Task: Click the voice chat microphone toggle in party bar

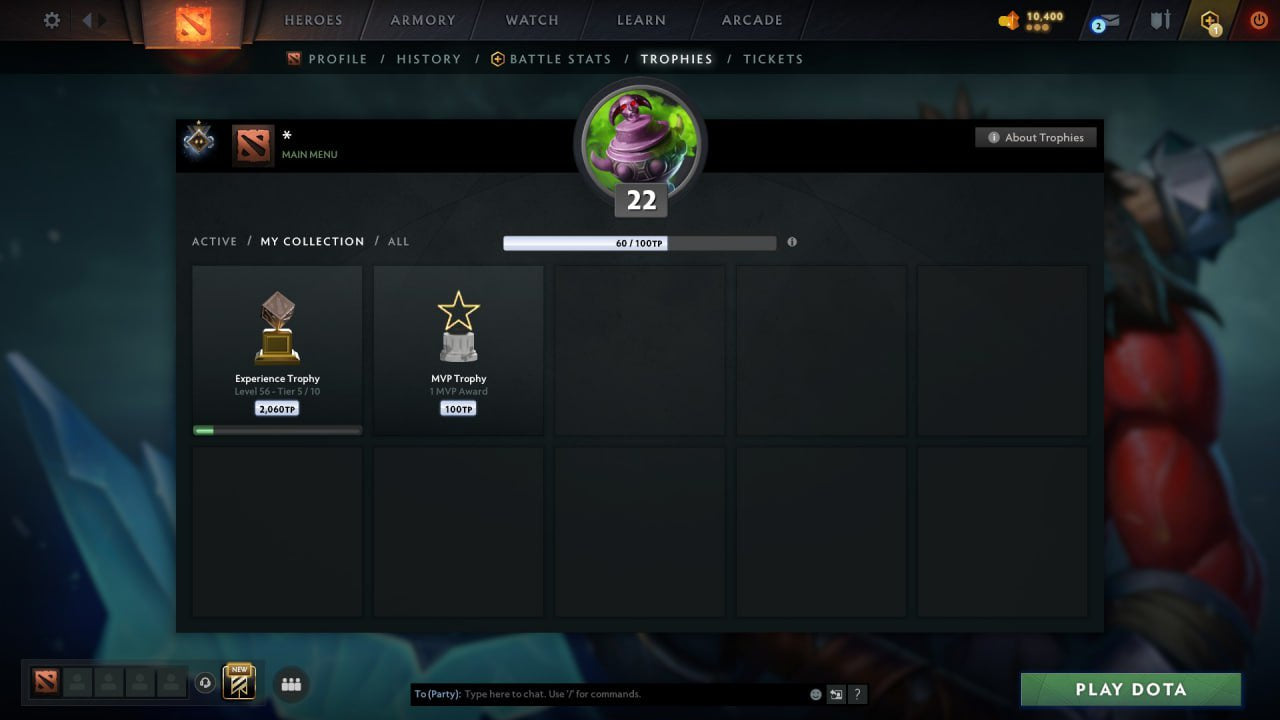Action: tap(207, 683)
